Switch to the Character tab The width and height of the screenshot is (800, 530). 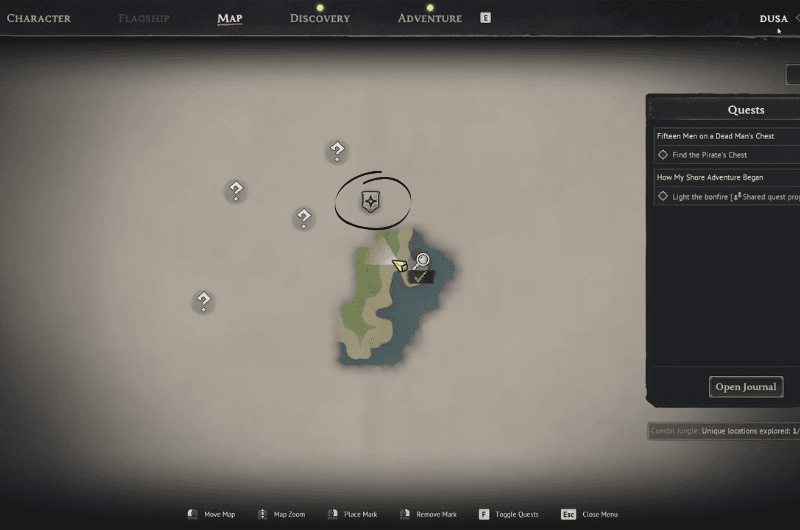coord(38,18)
